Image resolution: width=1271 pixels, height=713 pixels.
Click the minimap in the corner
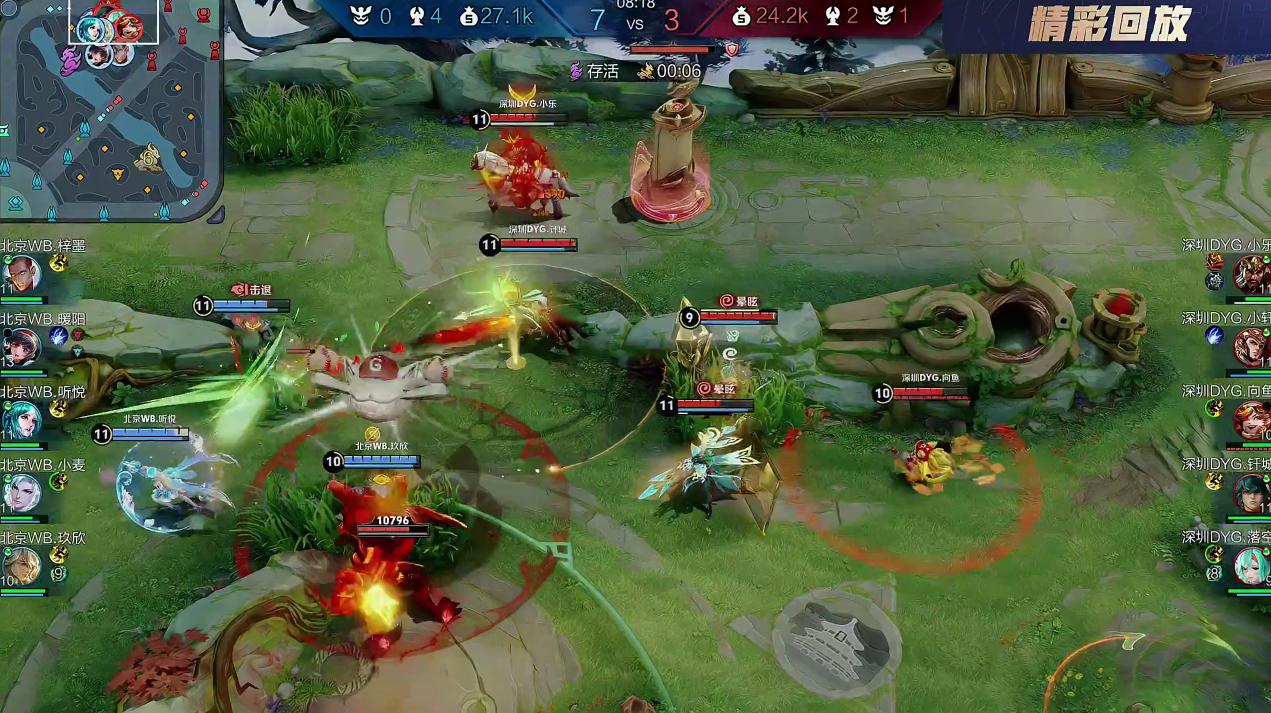[110, 110]
